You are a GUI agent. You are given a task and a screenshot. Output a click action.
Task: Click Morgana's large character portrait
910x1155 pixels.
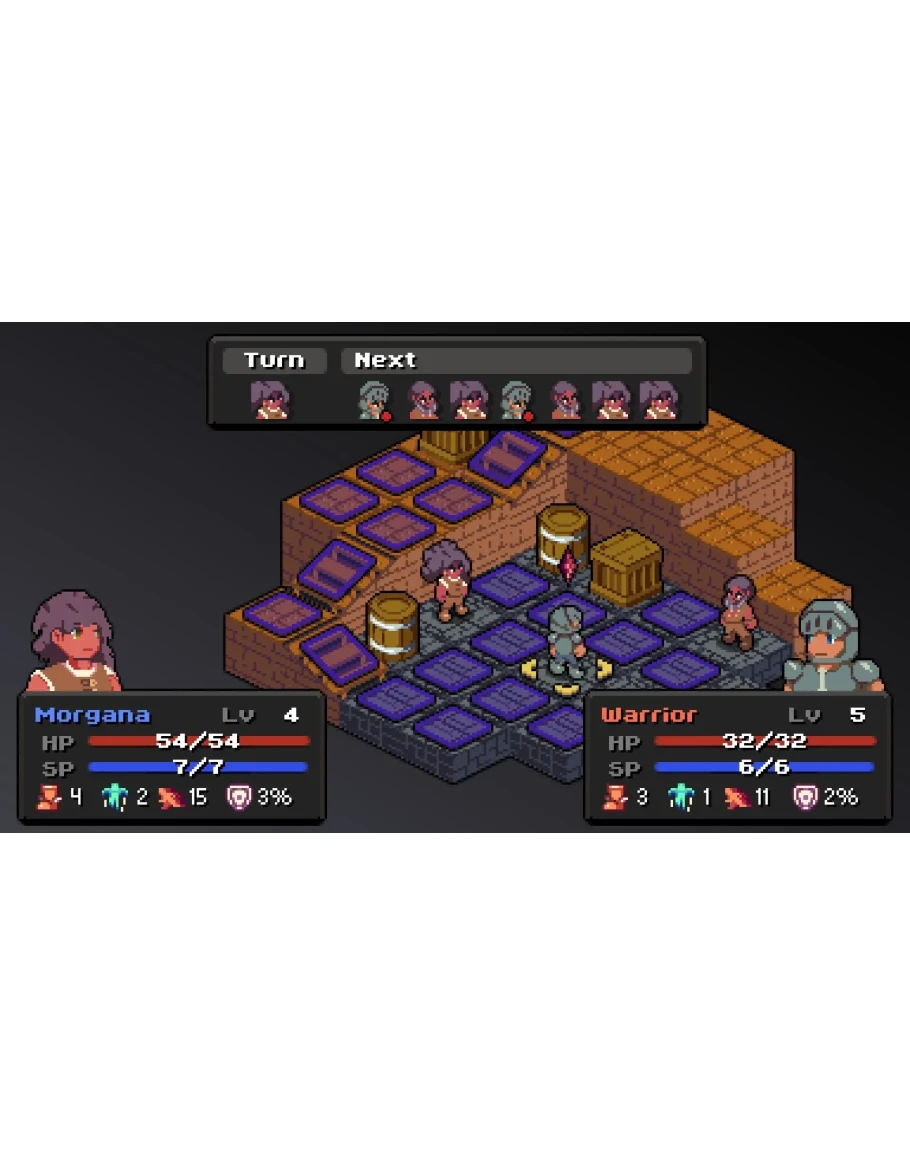(73, 642)
